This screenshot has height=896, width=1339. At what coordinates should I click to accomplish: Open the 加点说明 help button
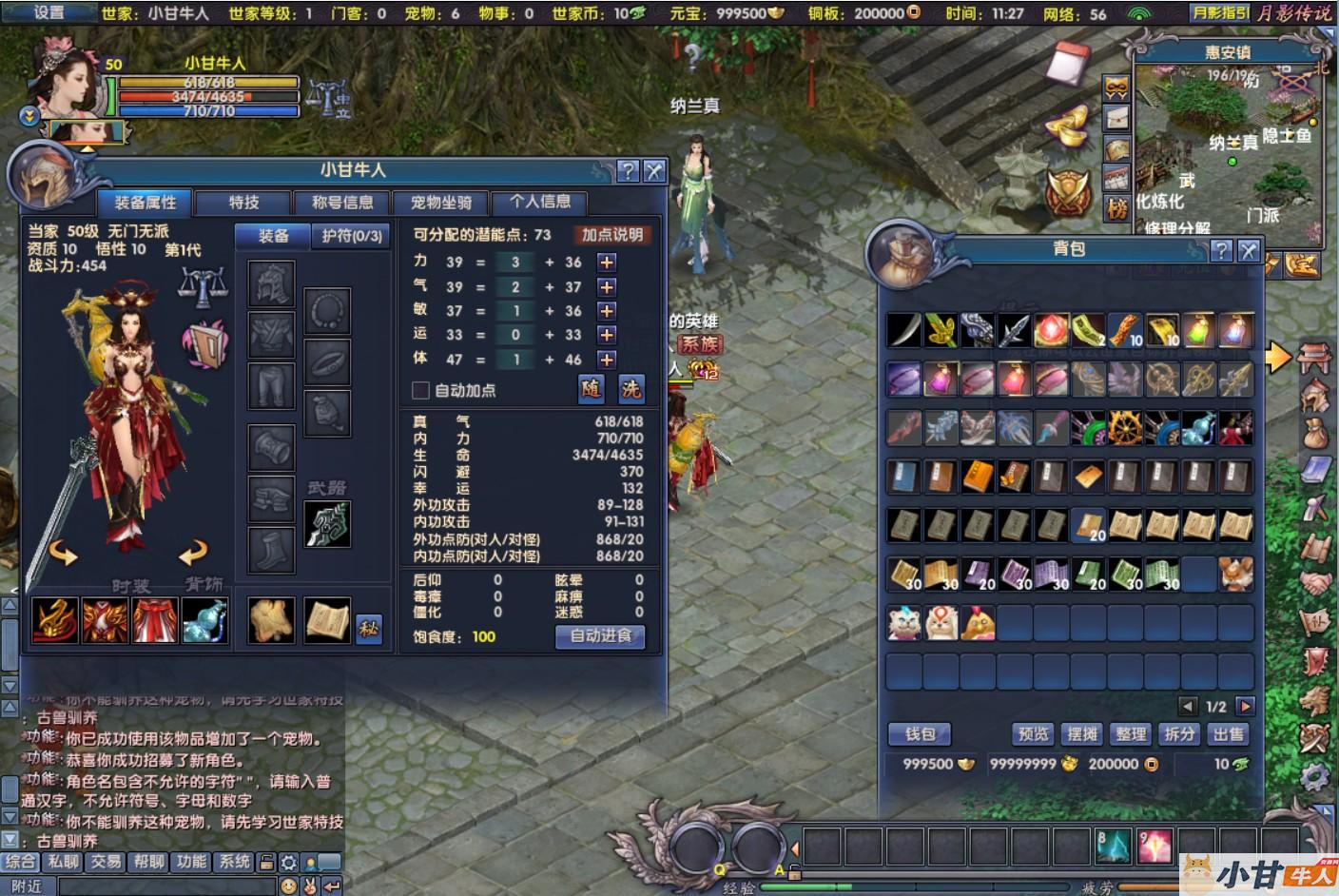612,235
